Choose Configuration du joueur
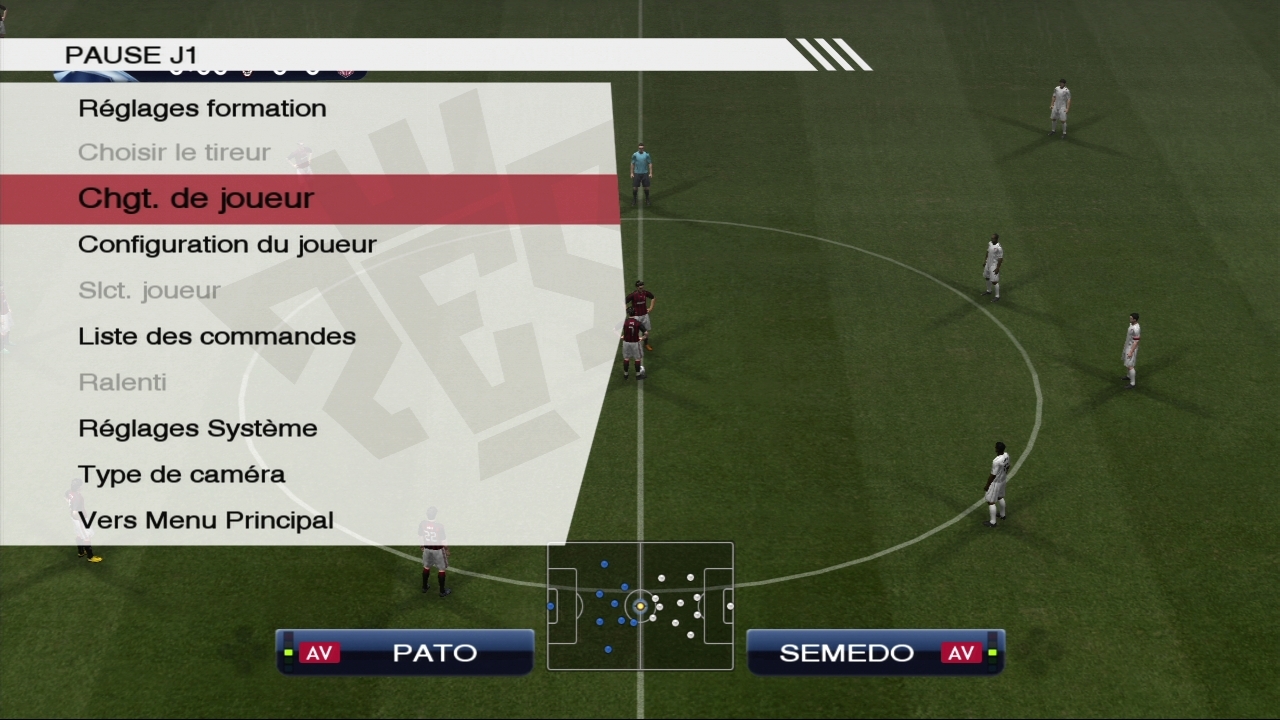 [x=227, y=244]
